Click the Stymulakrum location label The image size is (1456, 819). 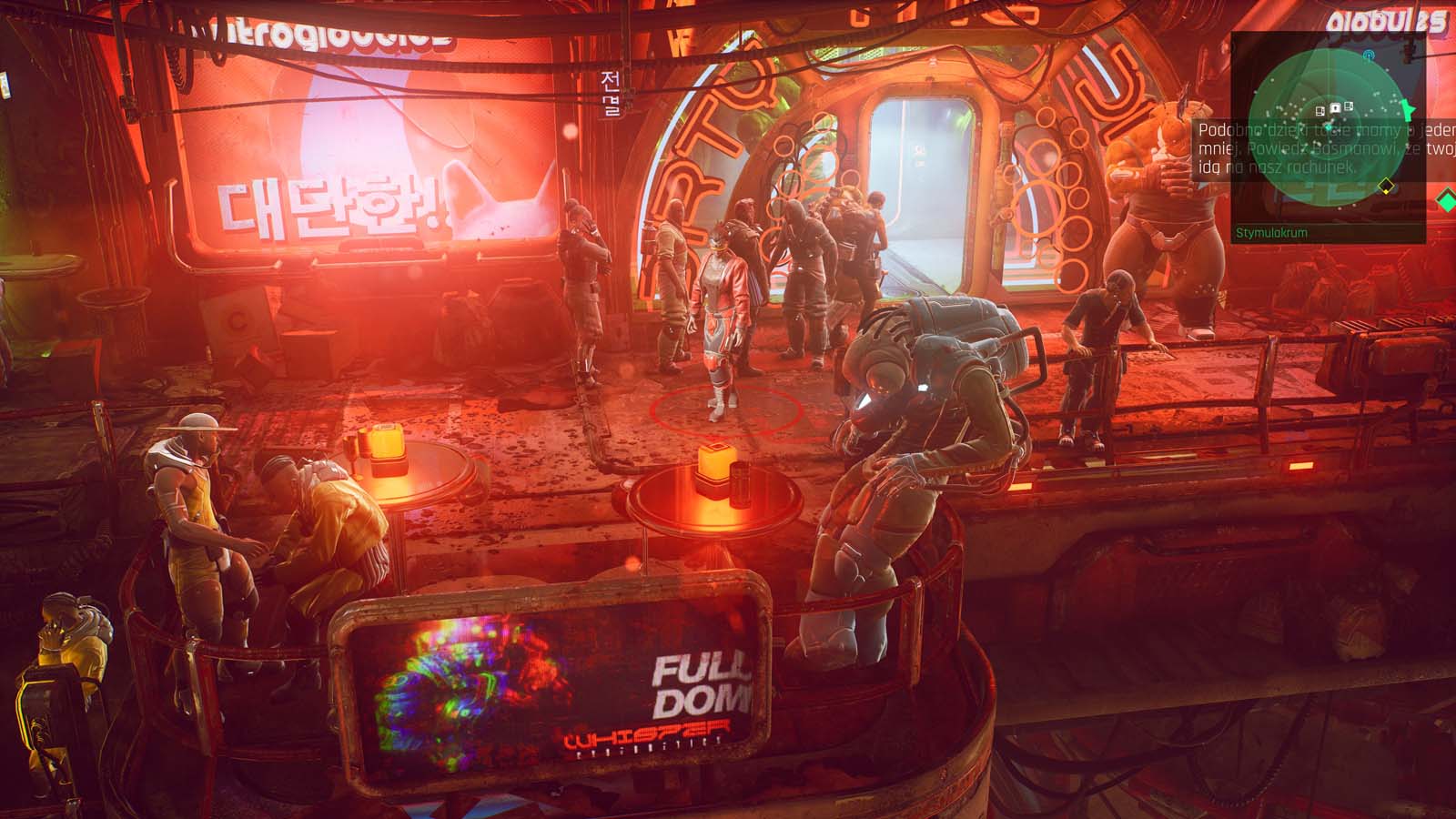point(1271,233)
